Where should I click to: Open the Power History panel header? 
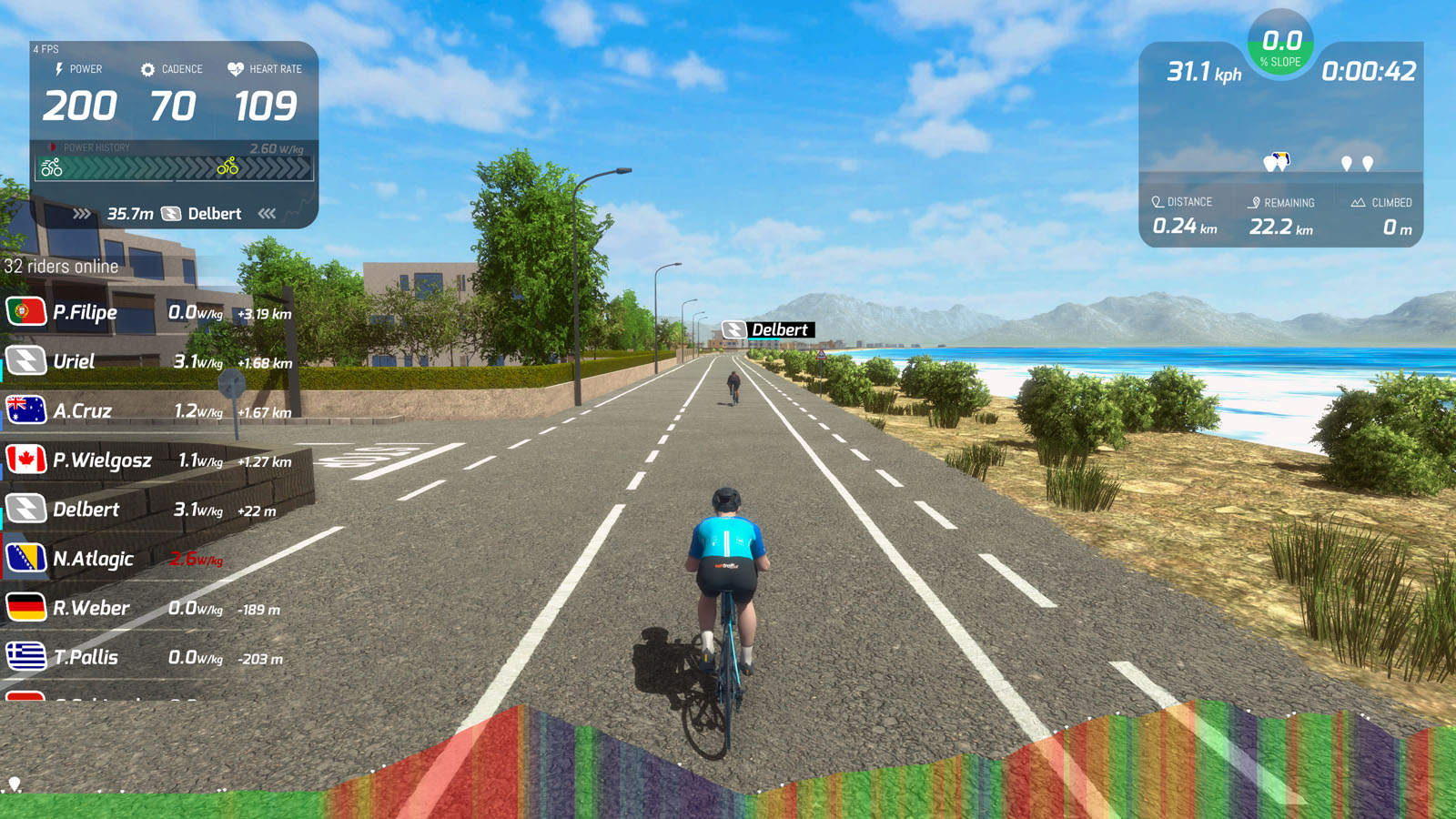pos(96,147)
